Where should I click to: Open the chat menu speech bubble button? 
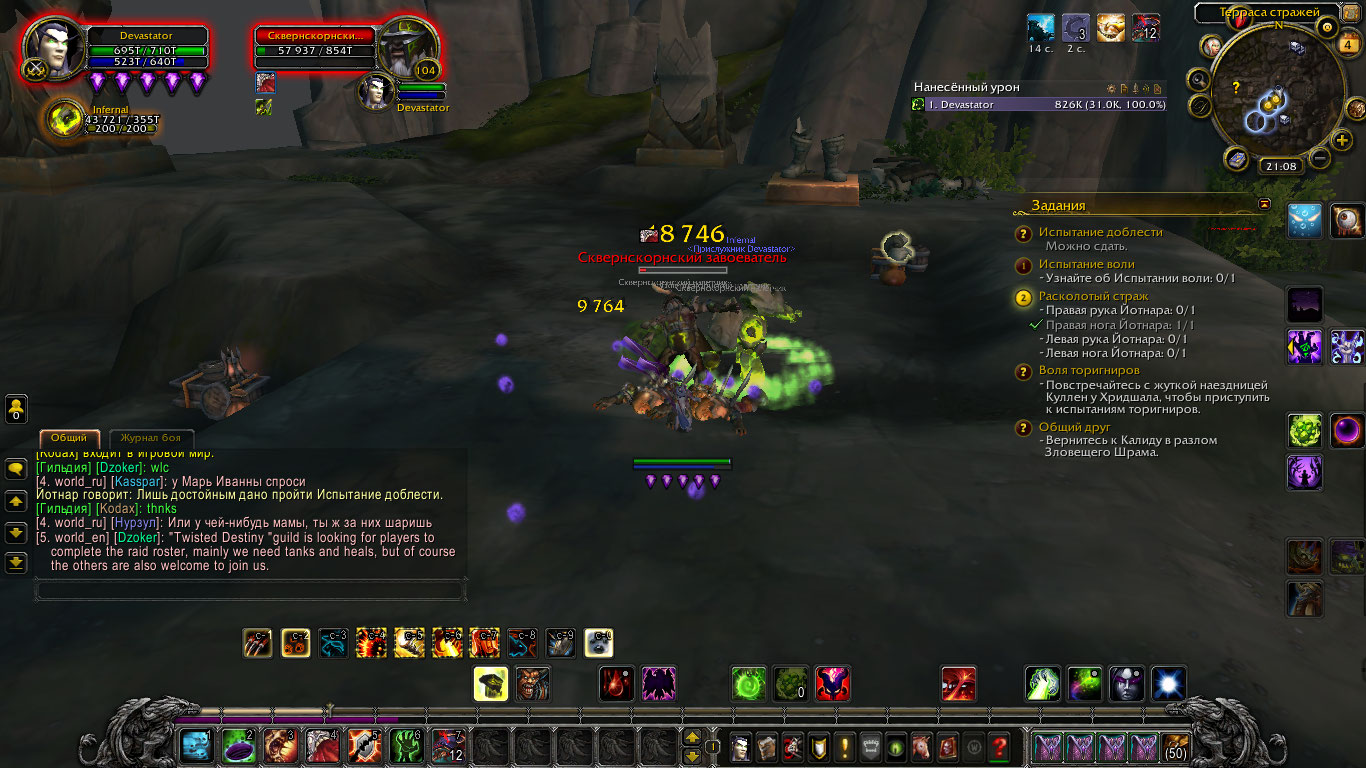coord(16,468)
